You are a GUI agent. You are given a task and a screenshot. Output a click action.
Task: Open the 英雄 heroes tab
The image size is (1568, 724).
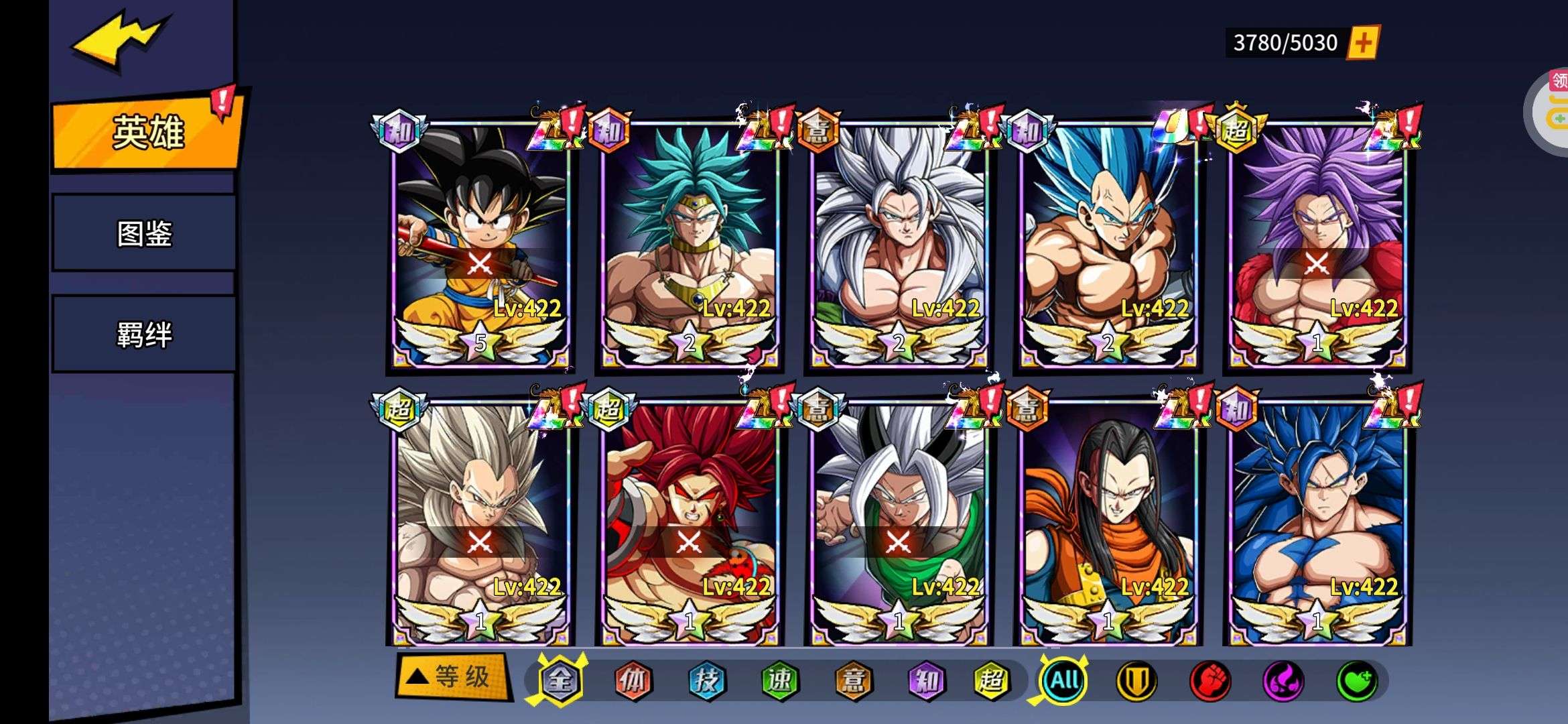point(147,133)
